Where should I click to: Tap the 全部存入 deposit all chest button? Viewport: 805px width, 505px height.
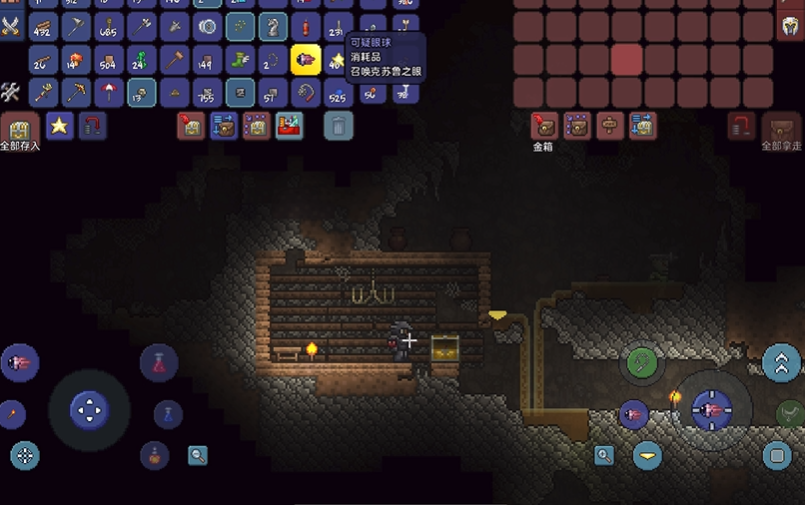click(20, 128)
